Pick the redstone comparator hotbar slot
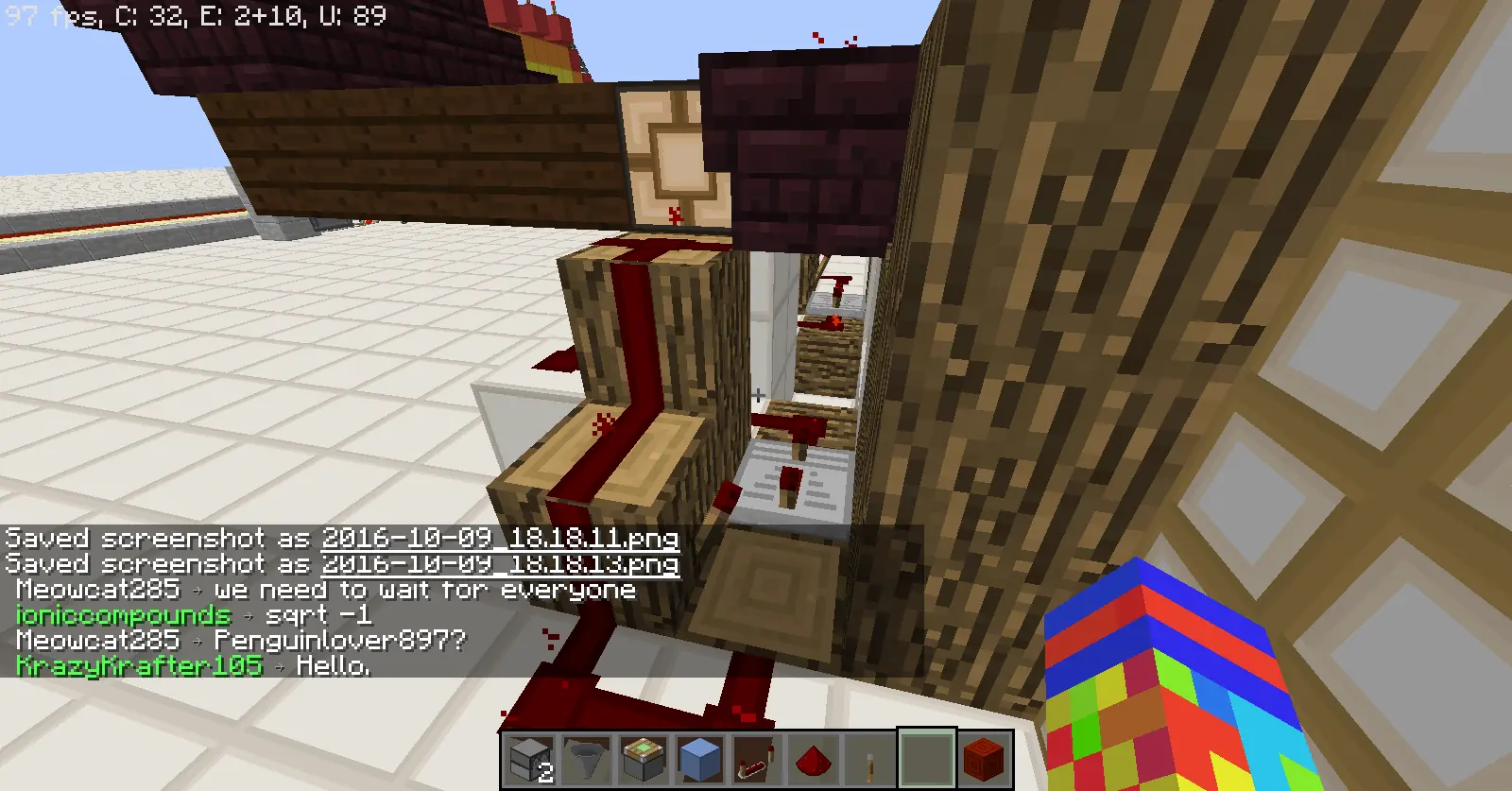Viewport: 1512px width, 791px height. coord(756,758)
